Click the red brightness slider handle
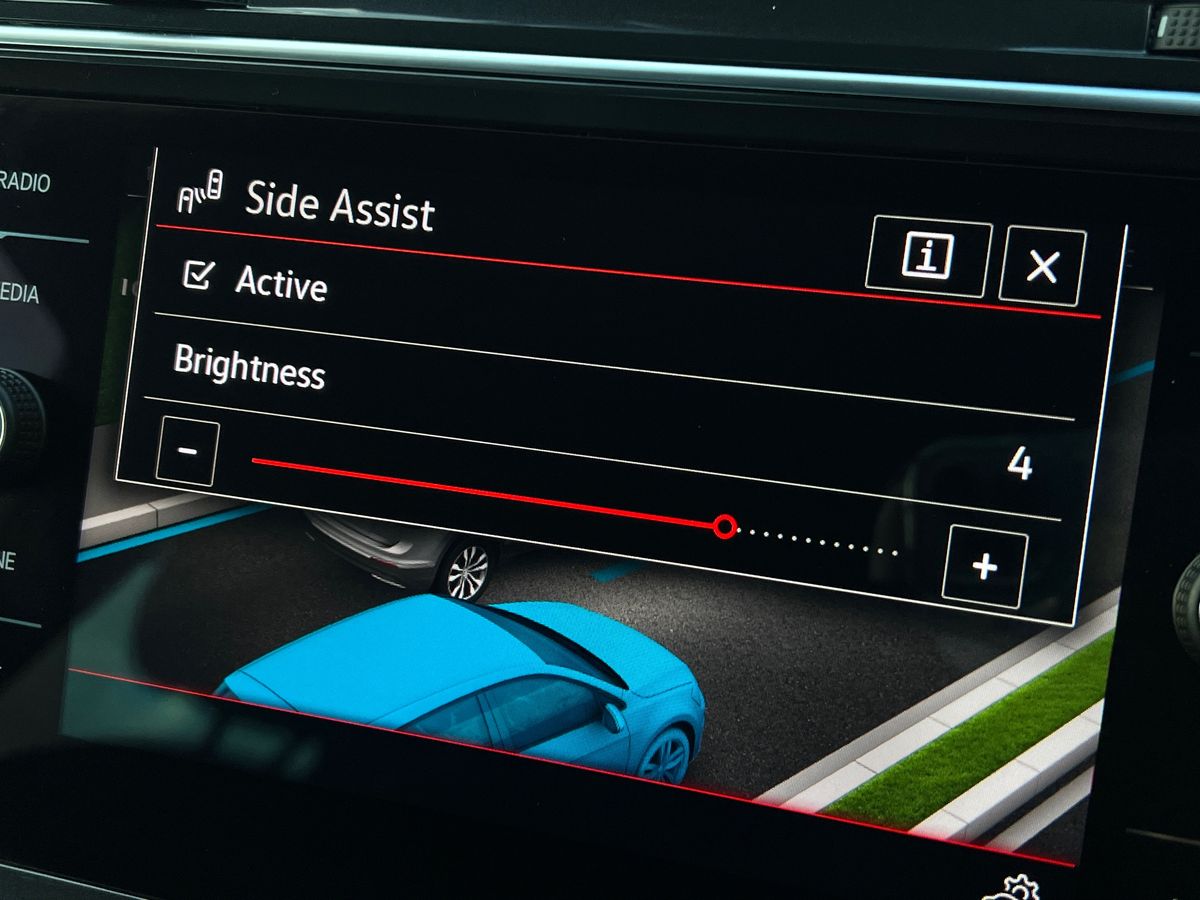Screen dimensions: 1200x900 point(725,526)
